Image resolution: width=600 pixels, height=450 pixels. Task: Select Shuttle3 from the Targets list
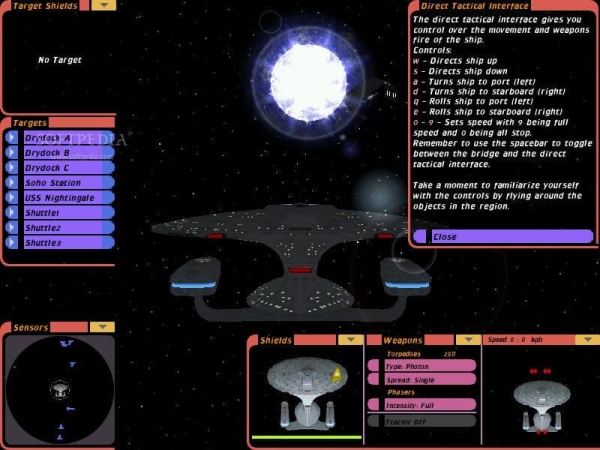[x=60, y=243]
